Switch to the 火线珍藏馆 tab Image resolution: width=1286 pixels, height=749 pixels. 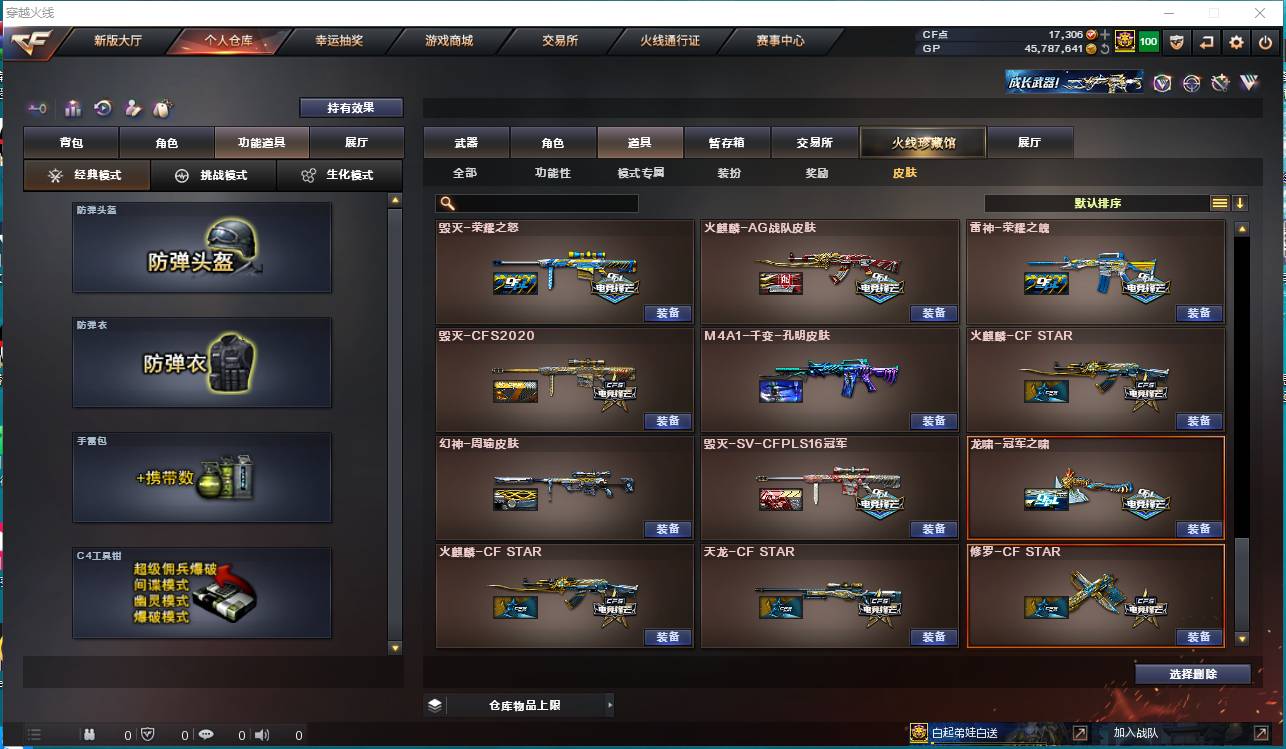click(x=922, y=142)
